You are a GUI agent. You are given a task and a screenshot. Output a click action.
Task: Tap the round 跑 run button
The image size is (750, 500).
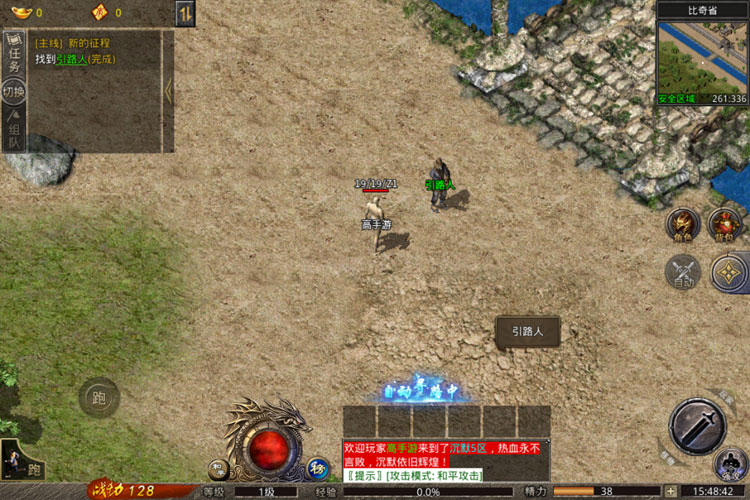pos(99,398)
